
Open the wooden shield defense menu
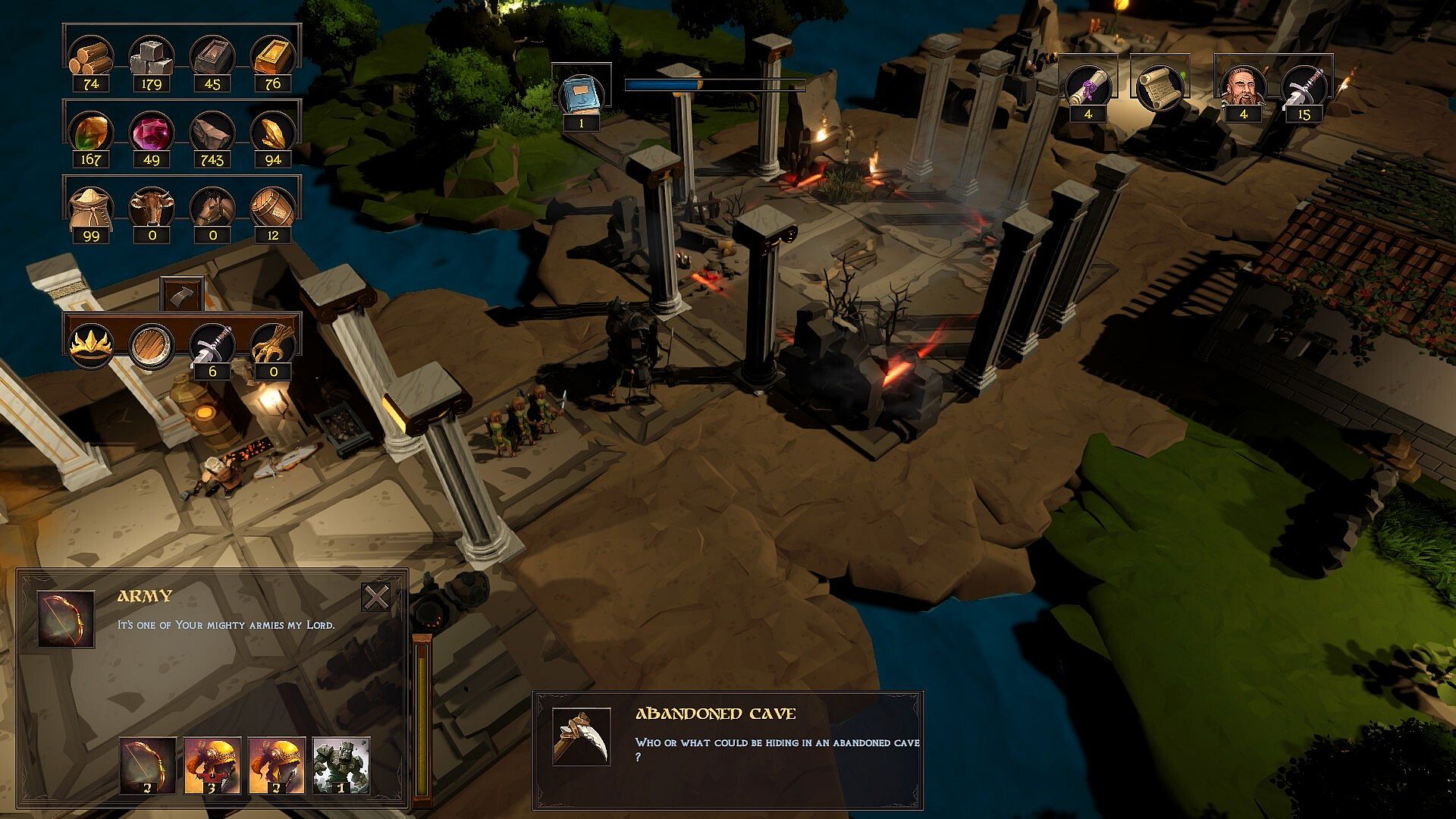coord(151,346)
